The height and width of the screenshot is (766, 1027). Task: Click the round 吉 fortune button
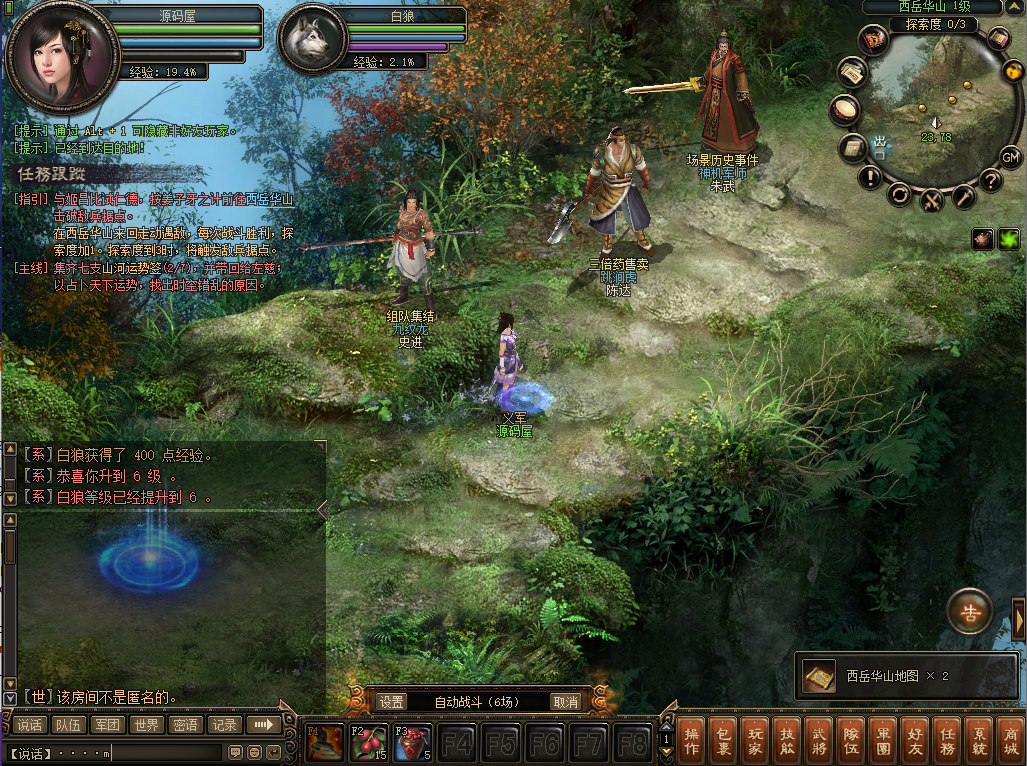click(x=969, y=611)
